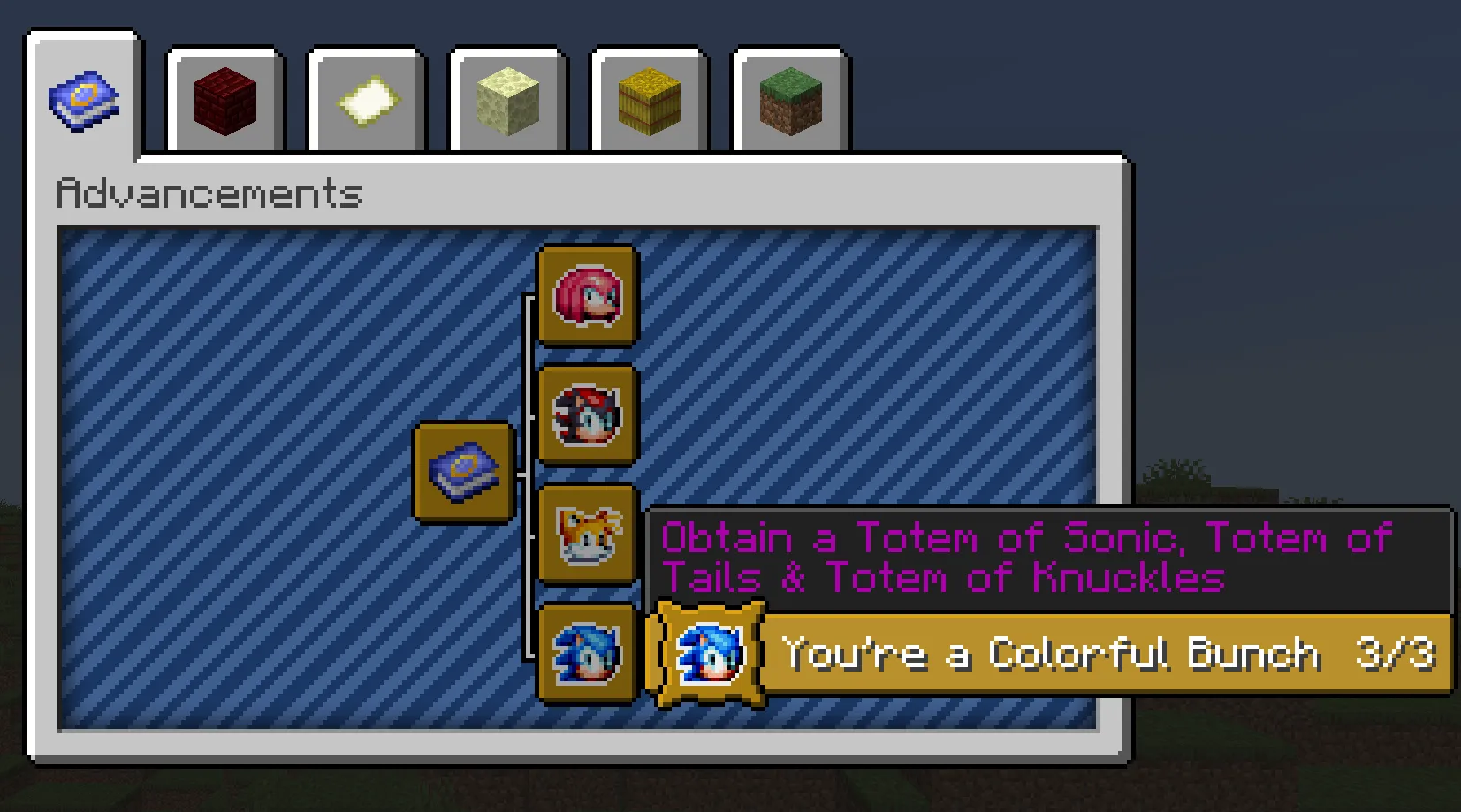This screenshot has width=1461, height=812.
Task: Click the 3/3 progress counter
Action: [1398, 654]
